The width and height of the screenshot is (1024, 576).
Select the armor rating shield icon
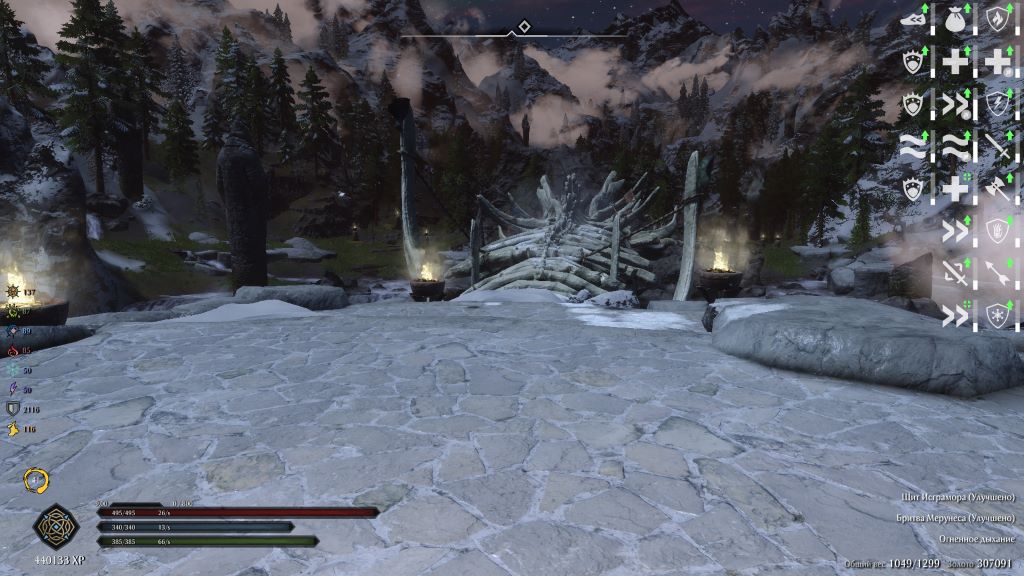(14, 409)
